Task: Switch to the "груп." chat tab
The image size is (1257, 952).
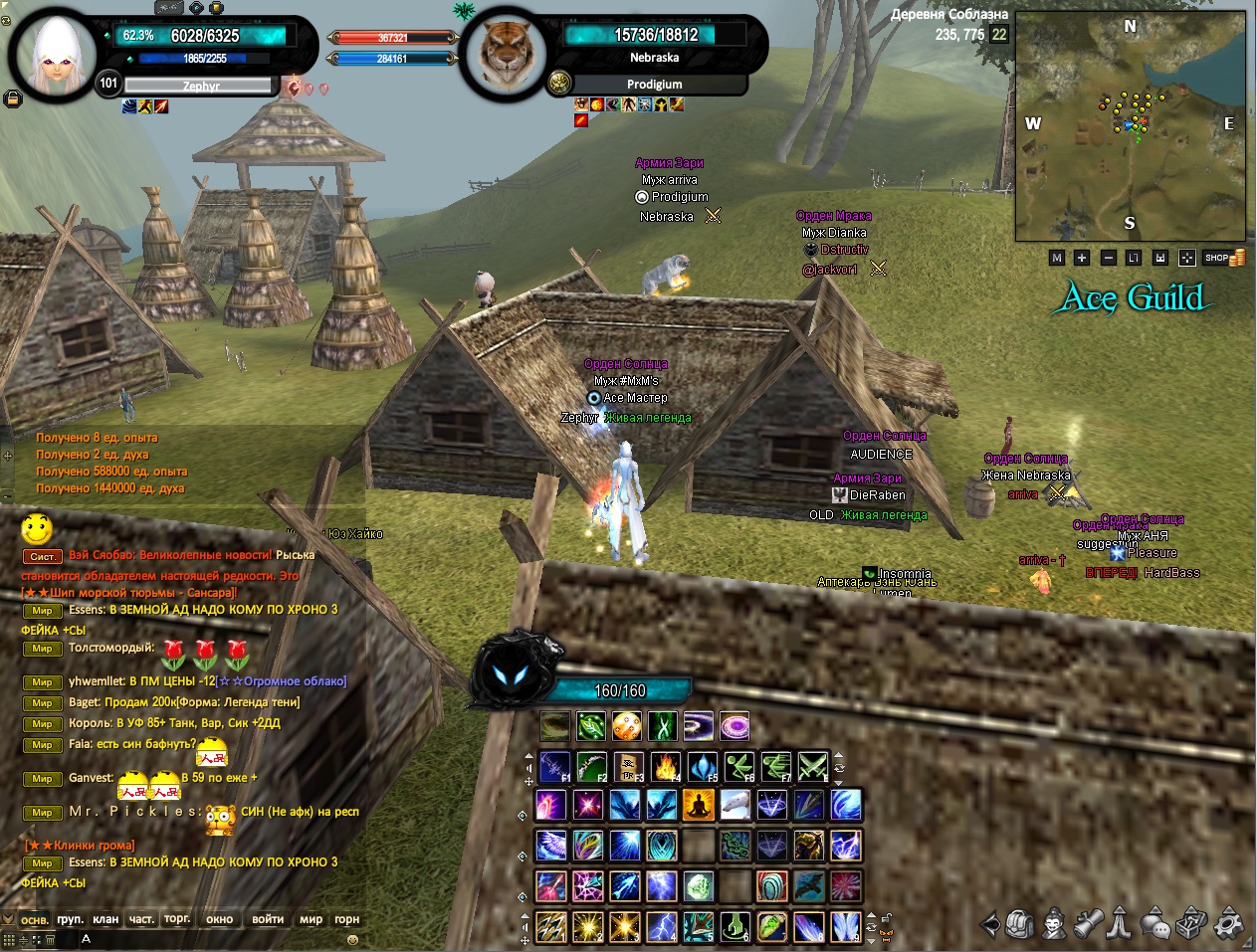Action: [70, 919]
